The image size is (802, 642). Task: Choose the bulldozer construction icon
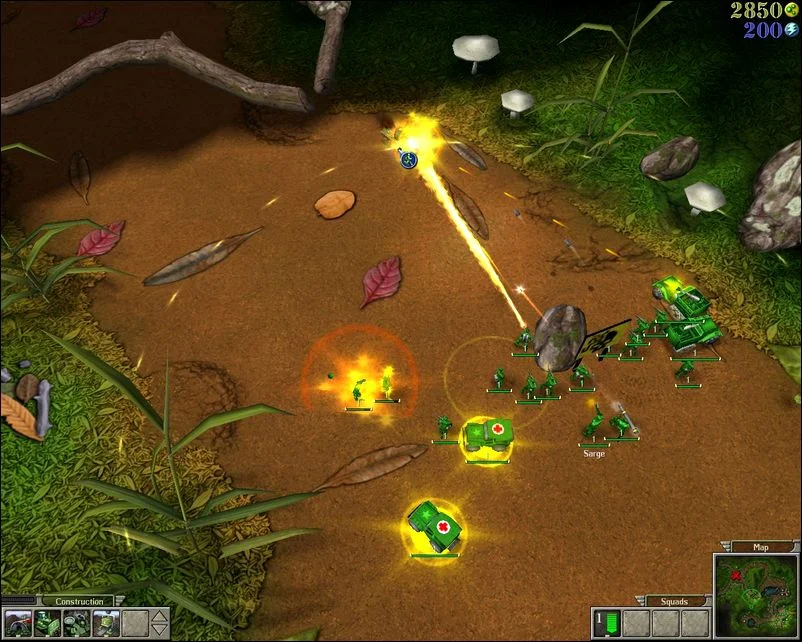[48, 623]
